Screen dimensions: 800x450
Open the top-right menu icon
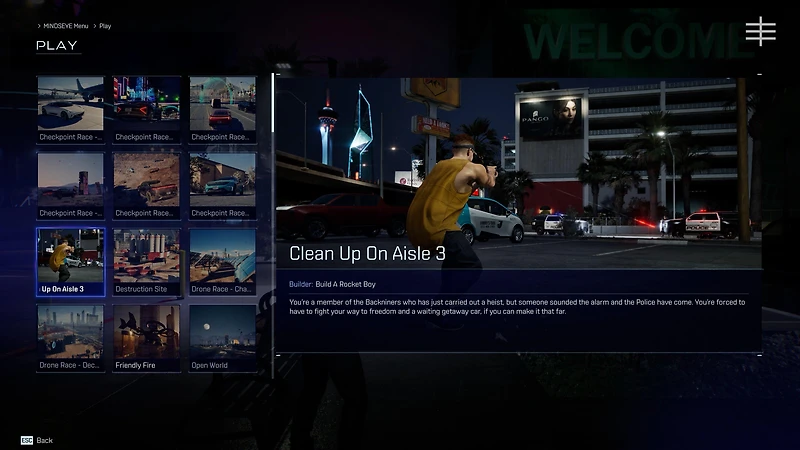[x=760, y=31]
